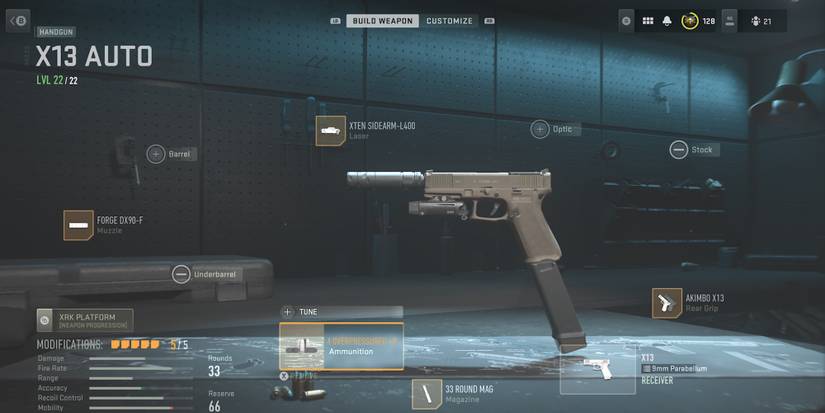Switch to the Build Weapon tab
The image size is (825, 413).
click(382, 21)
